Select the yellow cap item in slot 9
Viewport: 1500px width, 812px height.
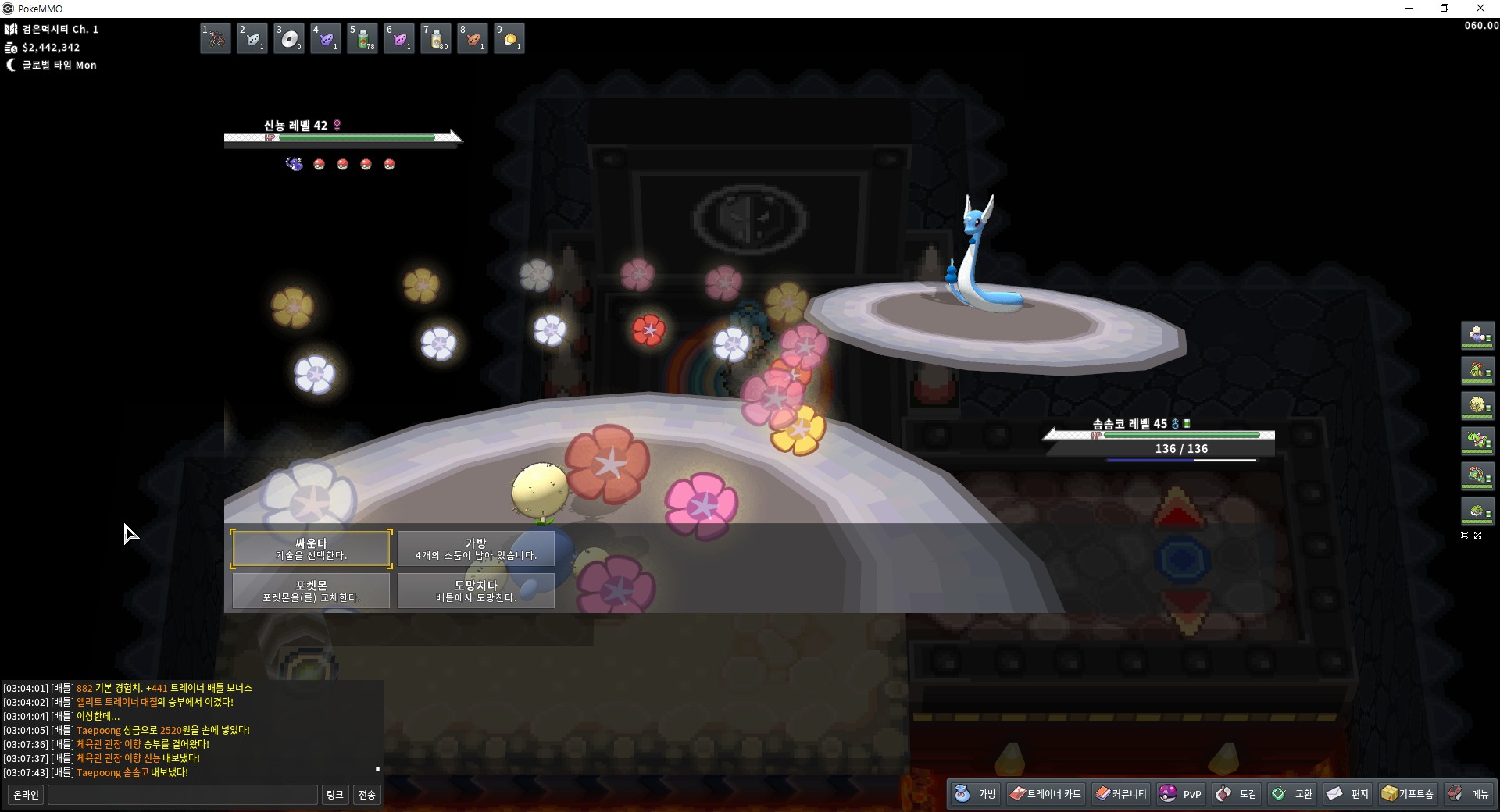(509, 38)
